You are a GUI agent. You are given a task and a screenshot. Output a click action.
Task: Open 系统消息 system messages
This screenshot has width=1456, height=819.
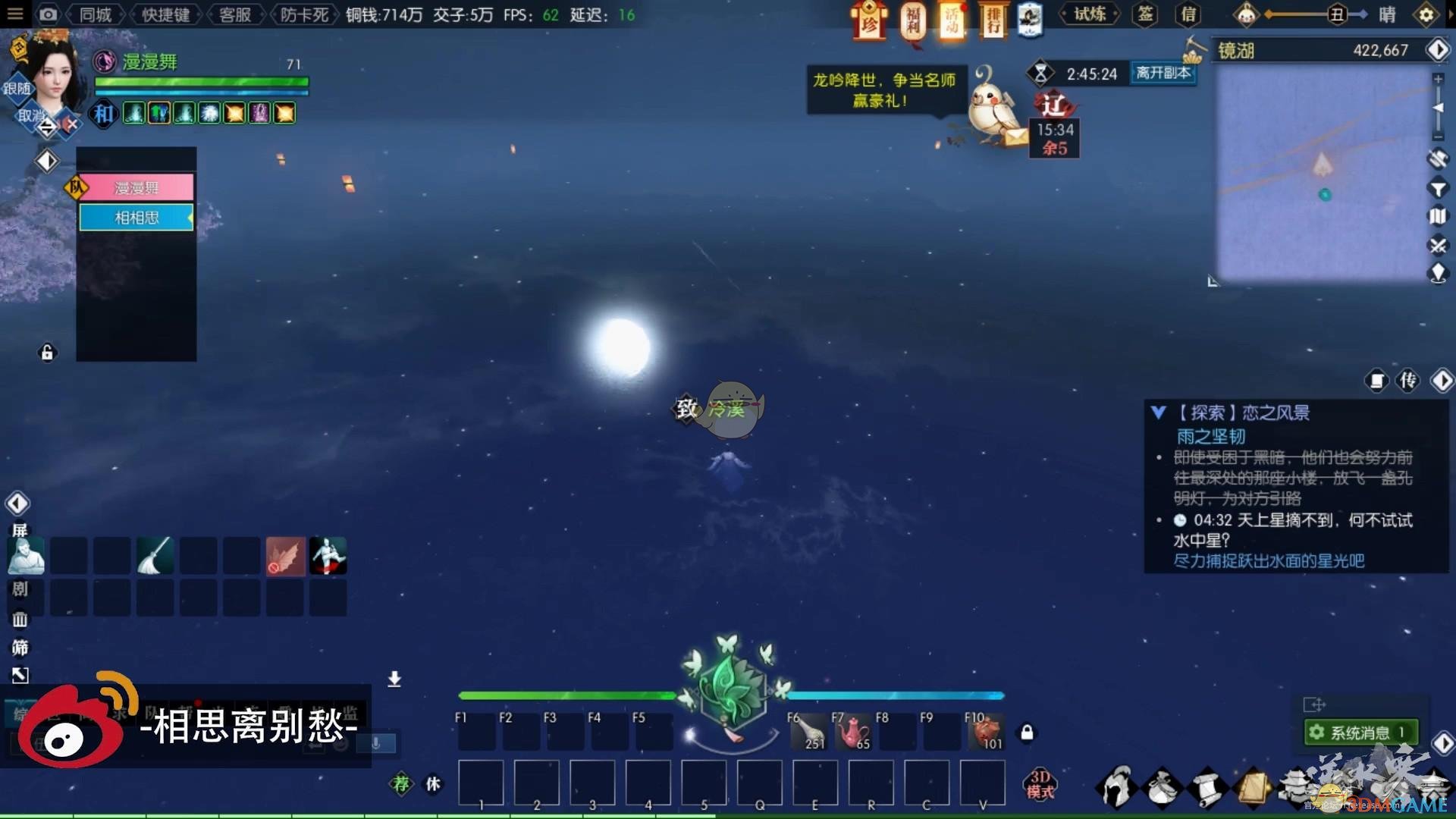(1360, 733)
